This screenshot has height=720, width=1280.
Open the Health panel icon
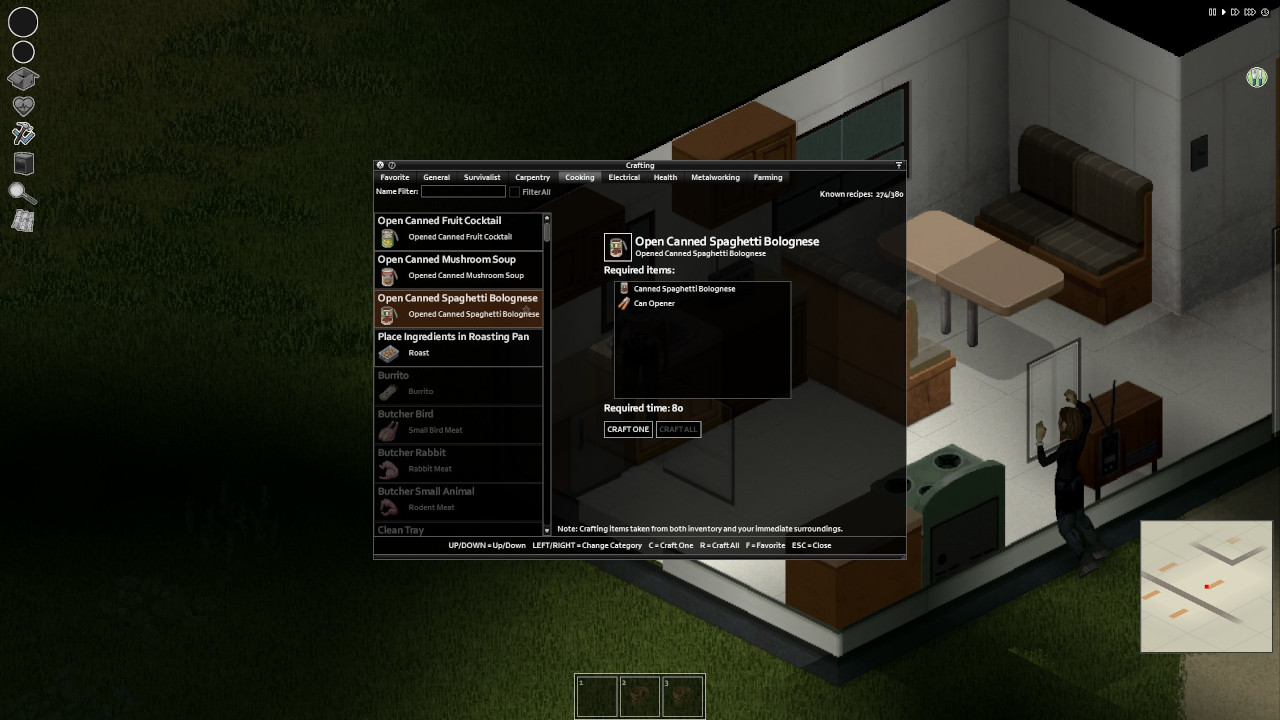[x=22, y=104]
